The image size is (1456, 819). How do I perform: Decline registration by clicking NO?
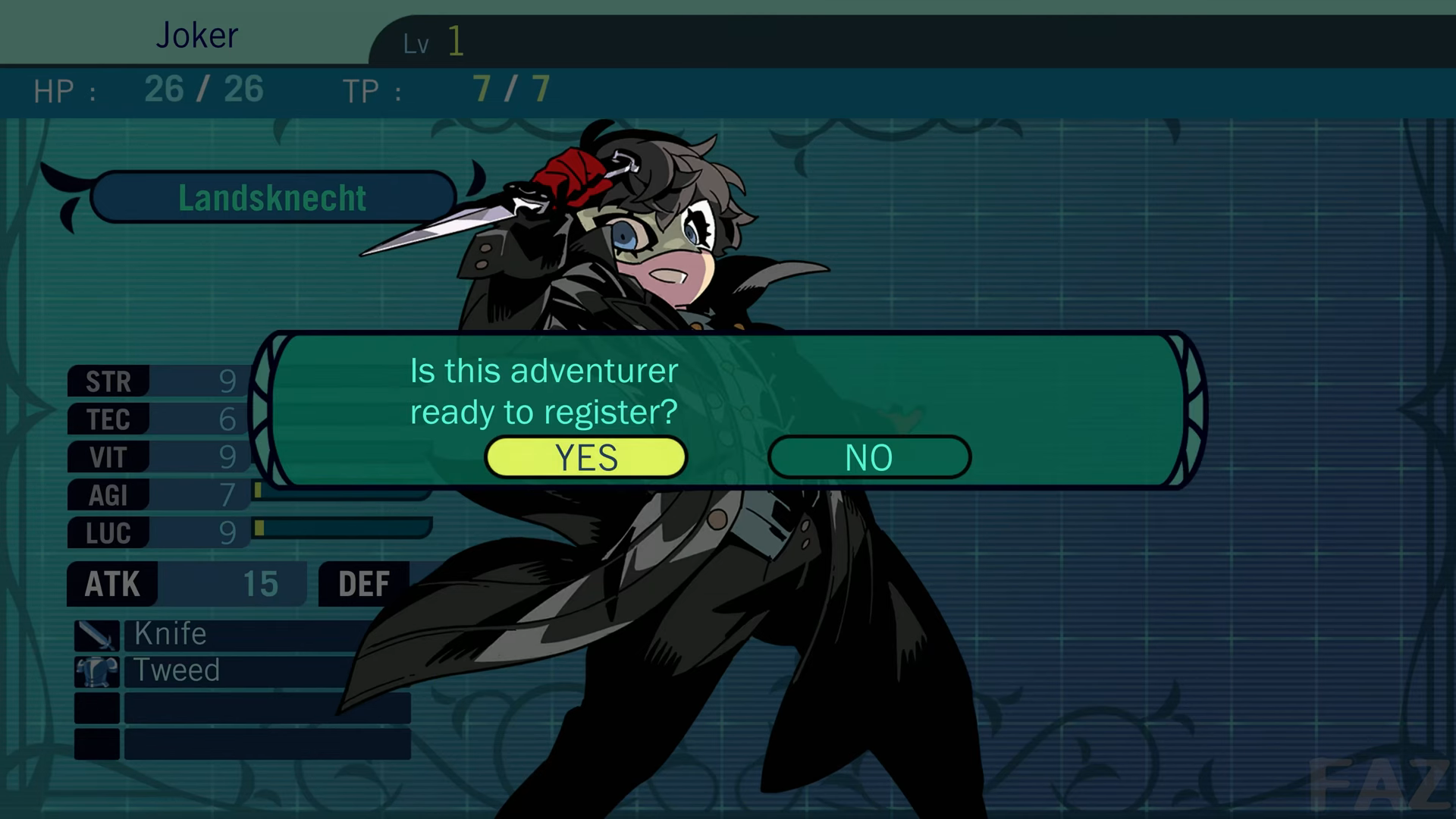pos(869,457)
